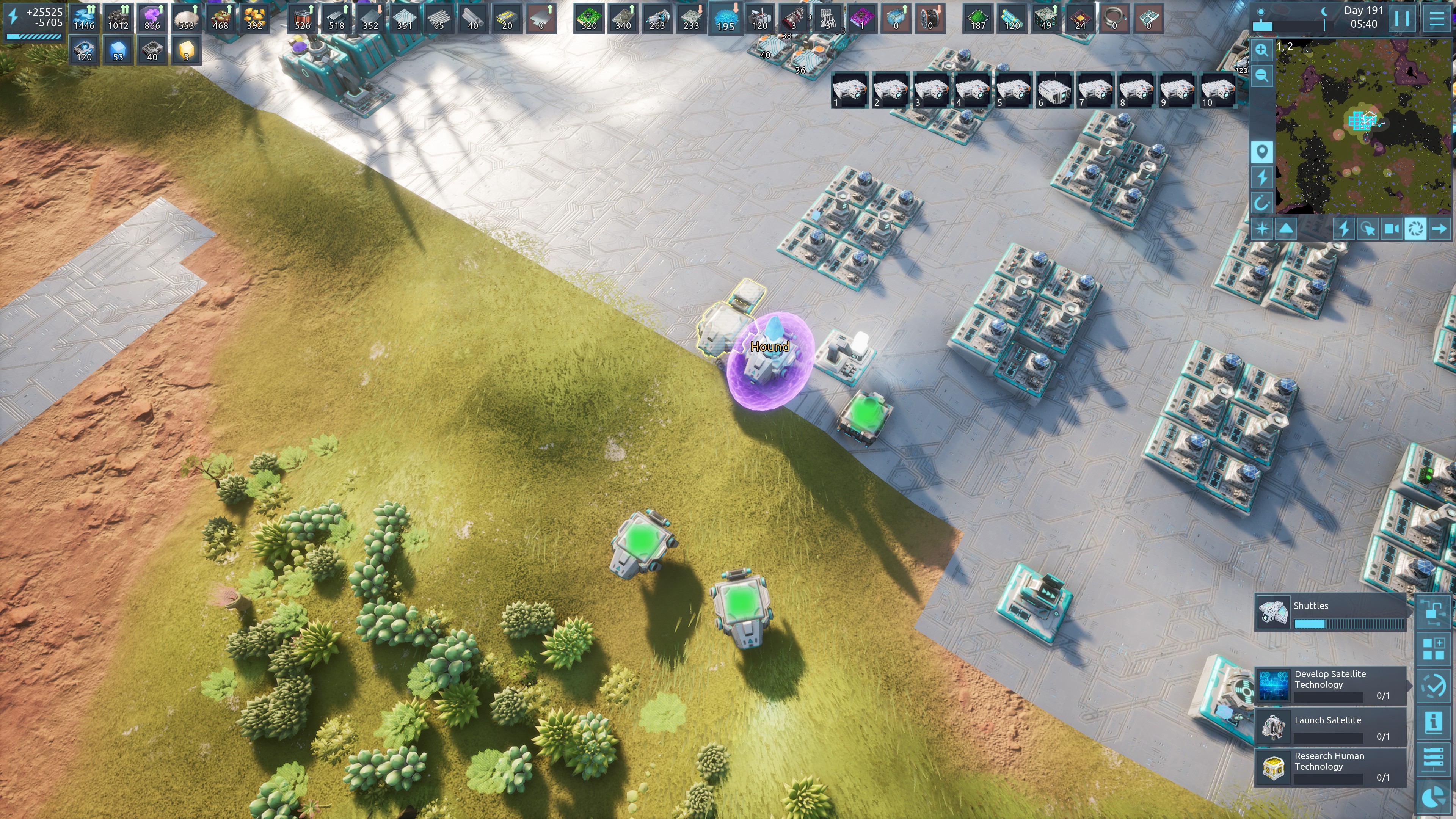Zoom out on the minimap

(1261, 76)
